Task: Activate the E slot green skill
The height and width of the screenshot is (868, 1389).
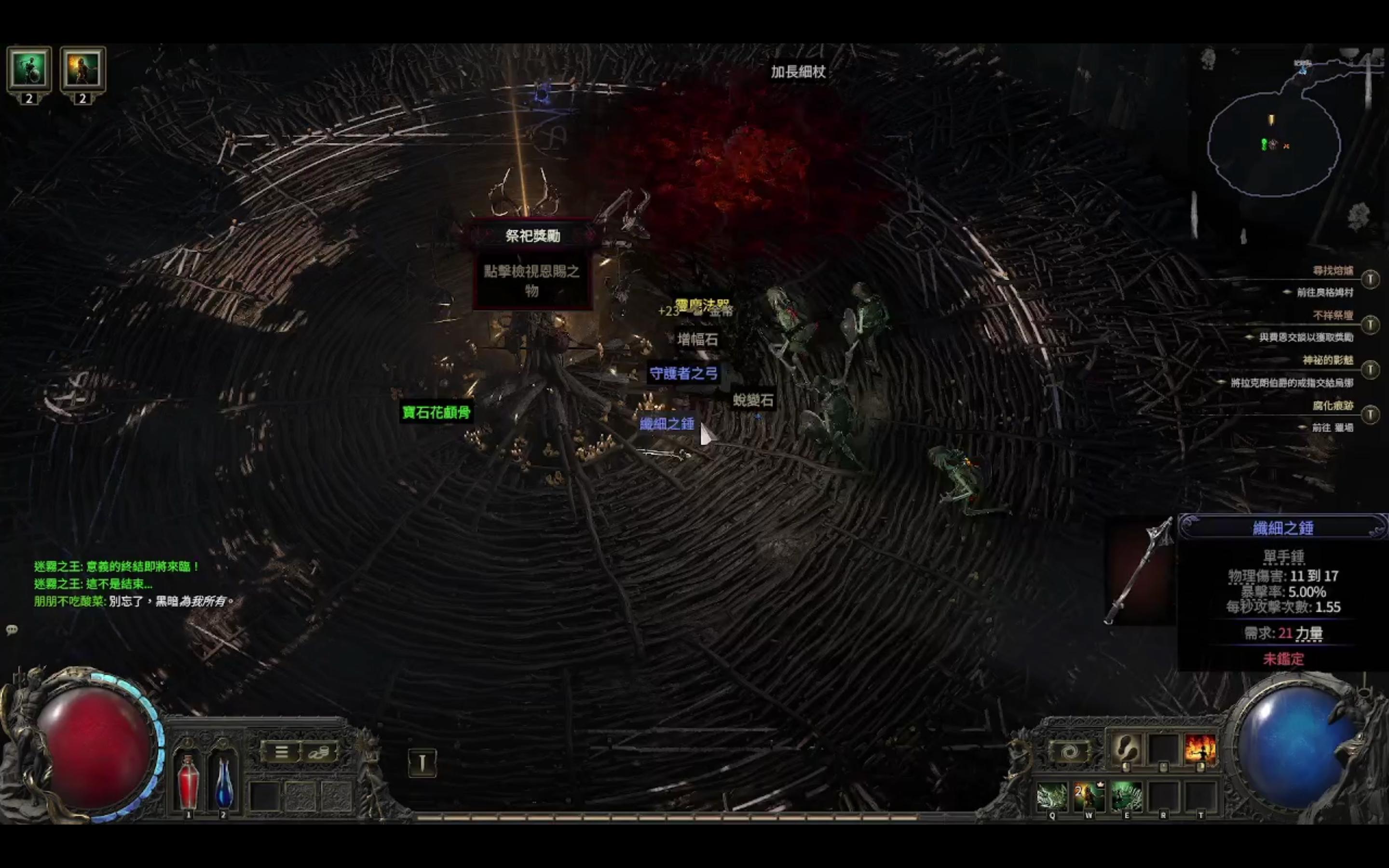Action: click(1126, 796)
